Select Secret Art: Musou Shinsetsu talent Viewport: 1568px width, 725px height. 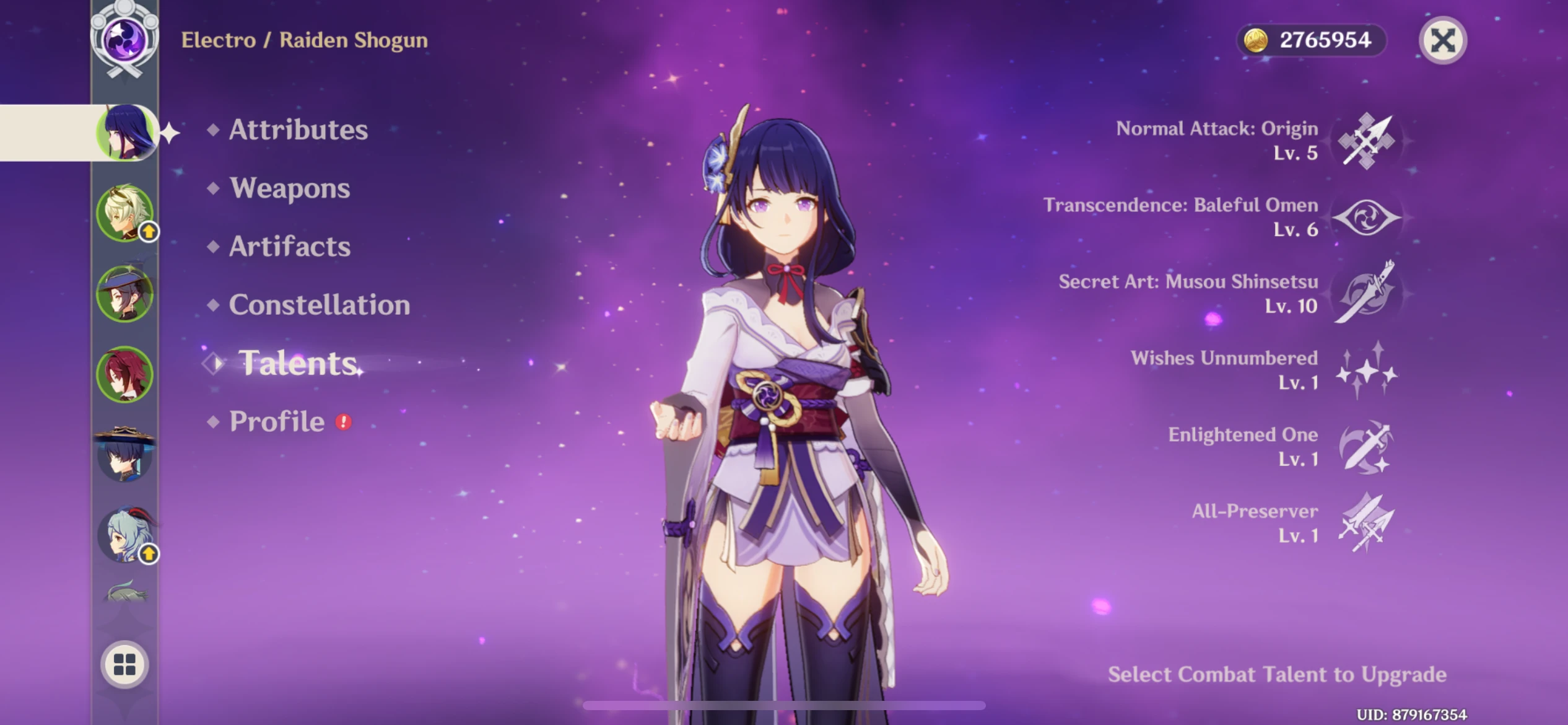(x=1365, y=294)
